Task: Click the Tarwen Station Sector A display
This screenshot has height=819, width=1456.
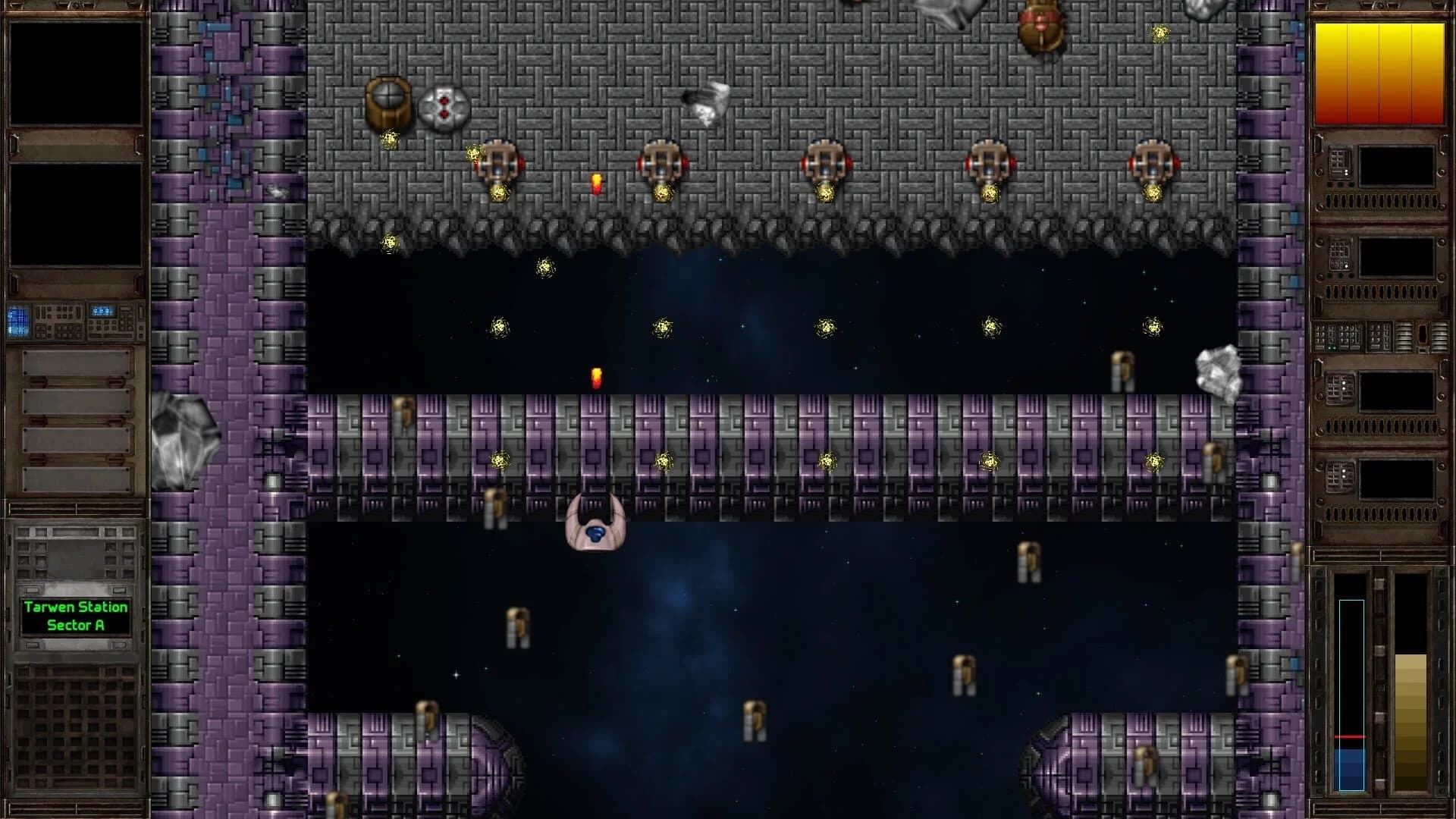Action: pyautogui.click(x=76, y=614)
